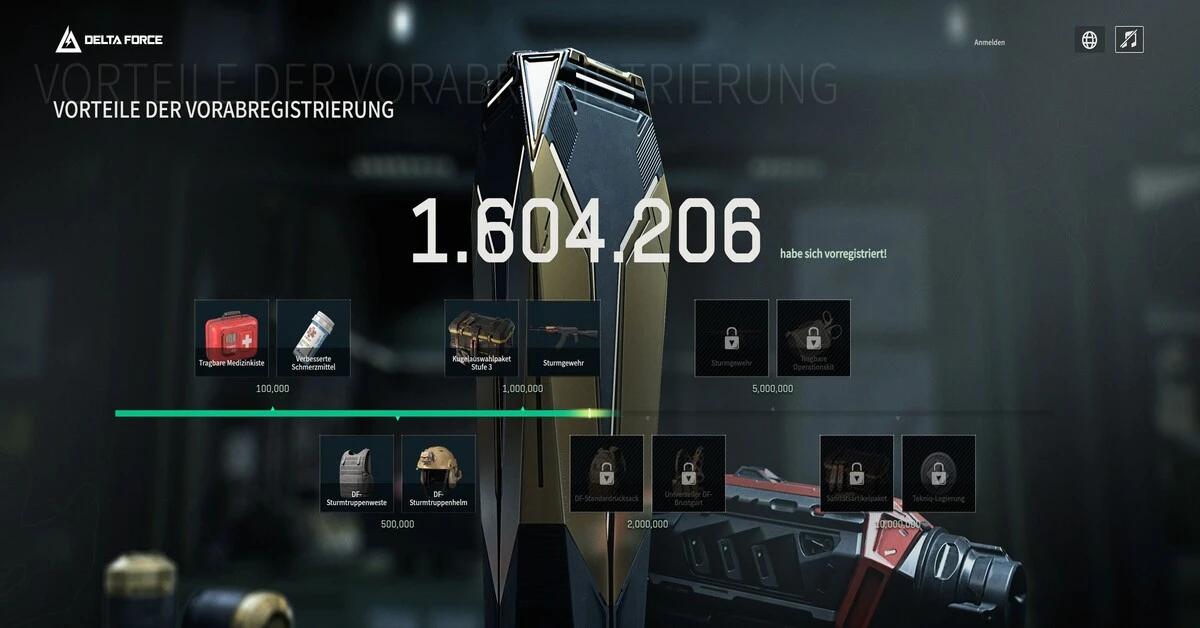Select the unlocked Sturmgewehr rifle reward

pyautogui.click(x=563, y=338)
